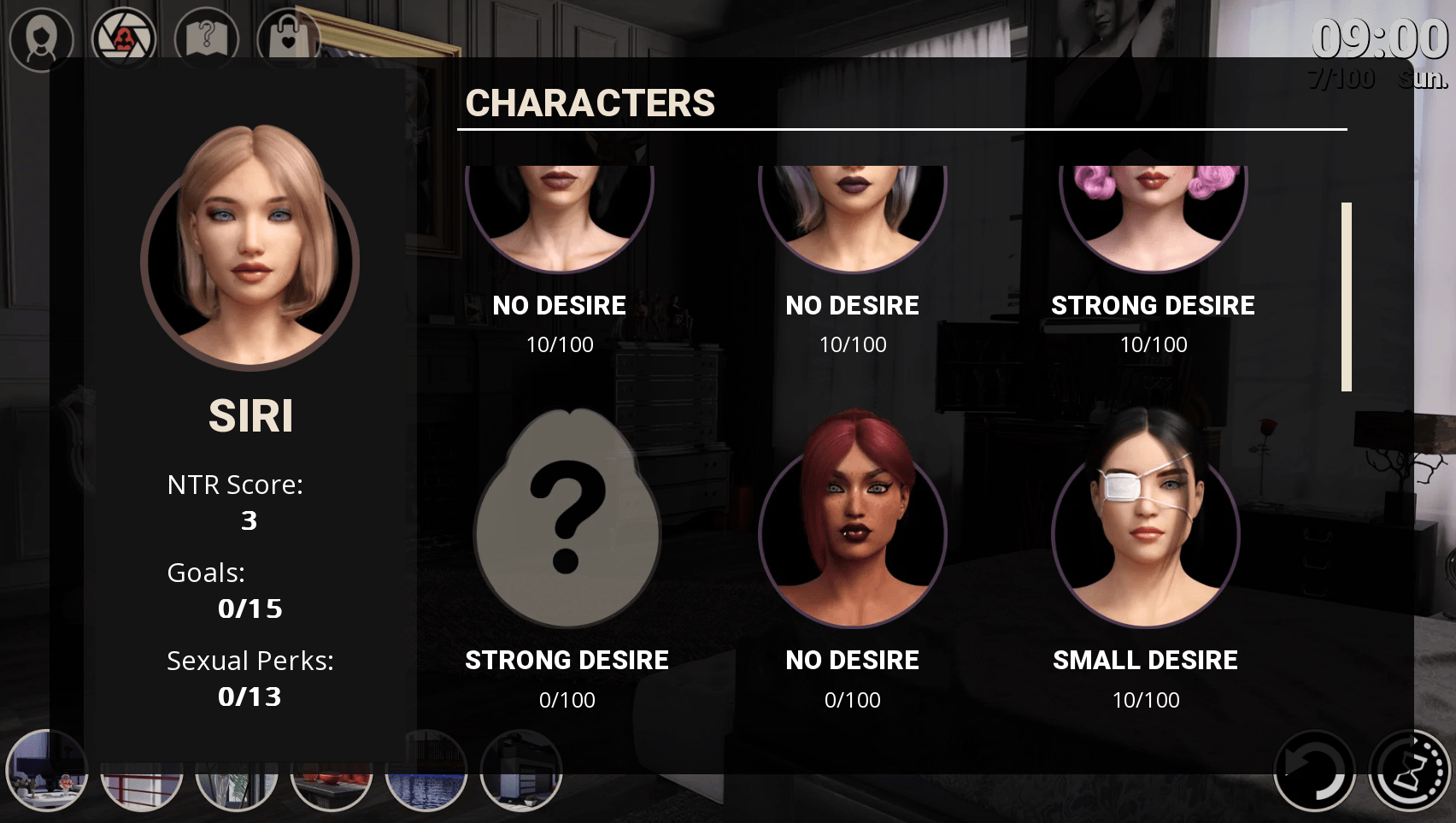Open the shopping bag store icon

(x=289, y=38)
